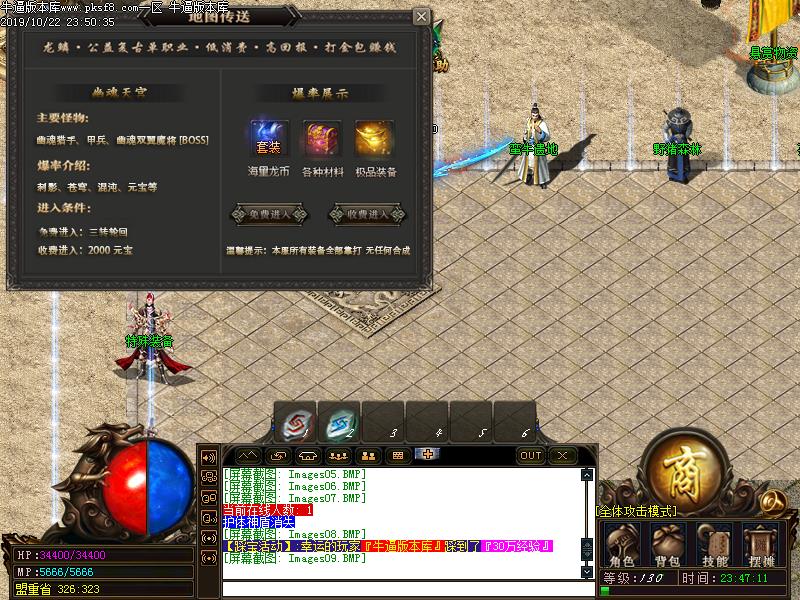Select the 套装 set-gear reward icon
The image size is (800, 600).
(269, 139)
